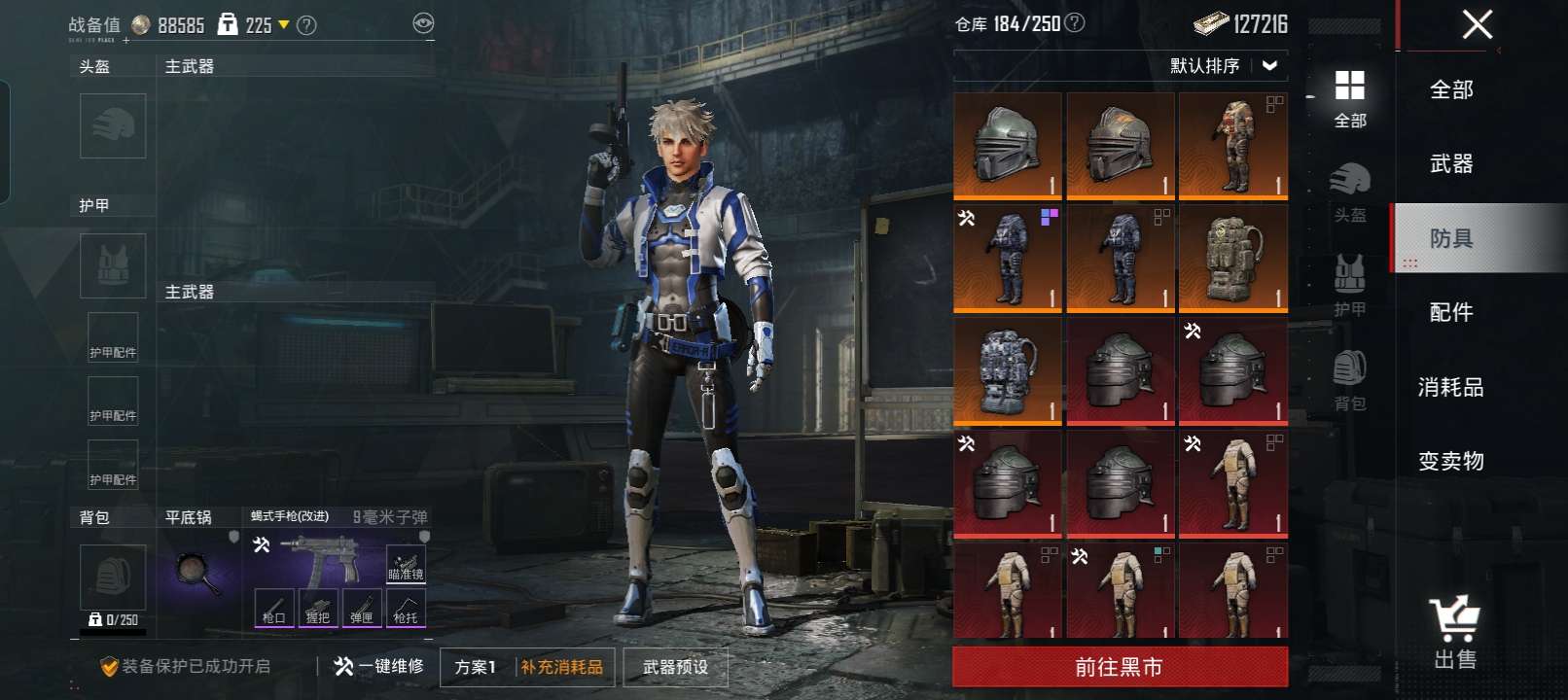The image size is (1568, 700).
Task: Switch to the 武器 weapons category
Action: [1451, 164]
